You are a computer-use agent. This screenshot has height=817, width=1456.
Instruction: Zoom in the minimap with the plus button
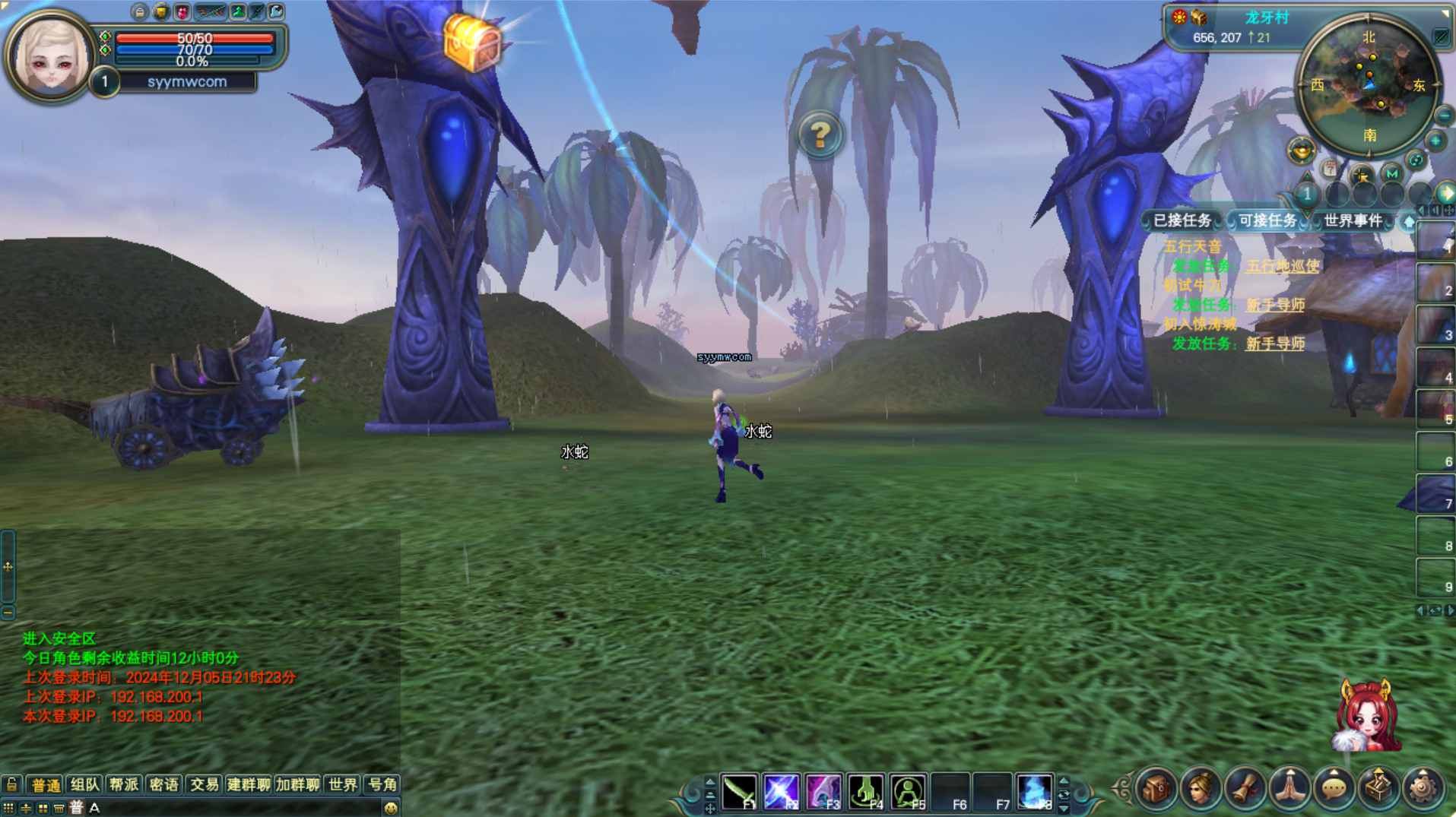(x=1435, y=141)
